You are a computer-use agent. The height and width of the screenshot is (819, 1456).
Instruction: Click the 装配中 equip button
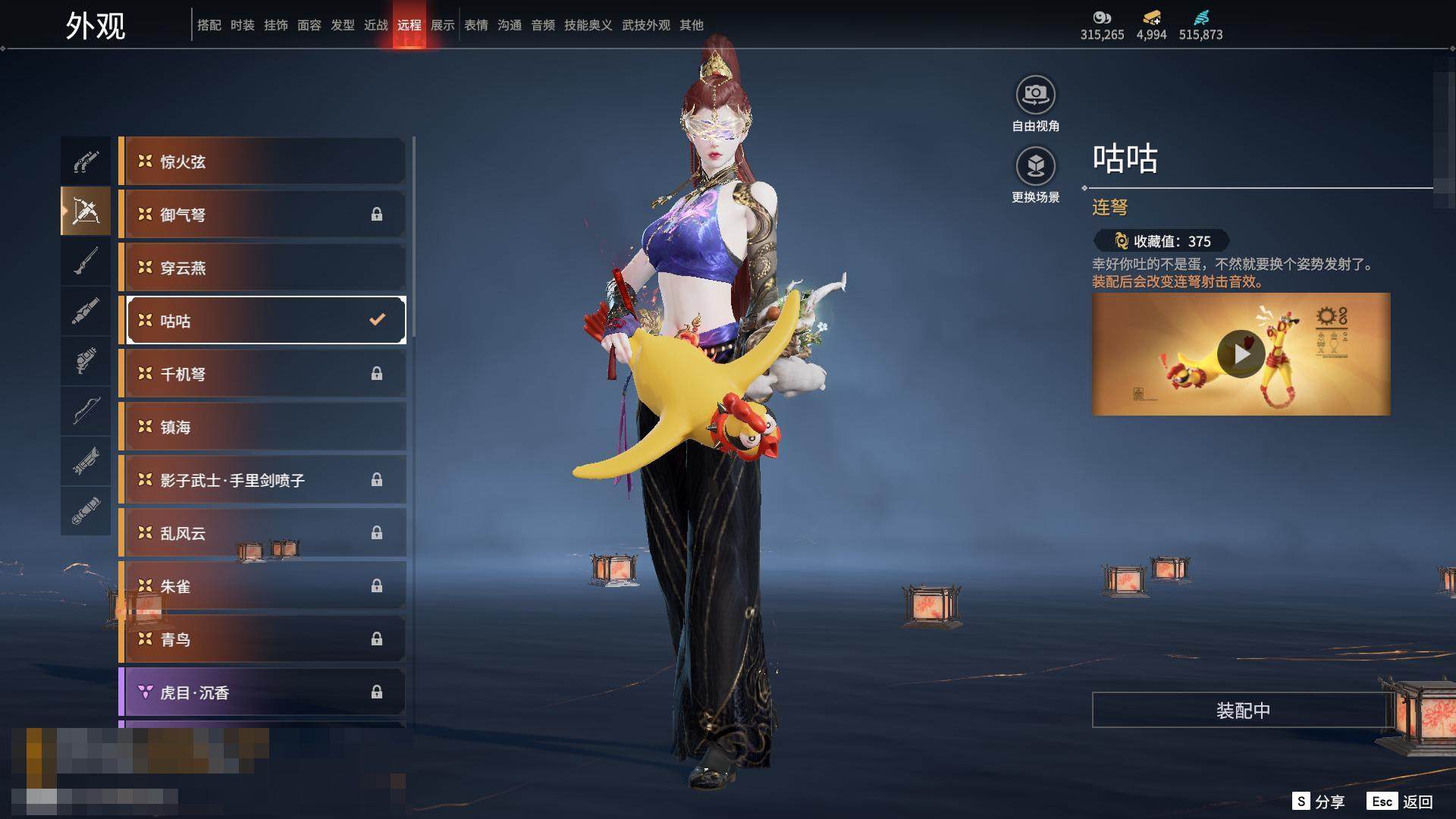point(1242,711)
